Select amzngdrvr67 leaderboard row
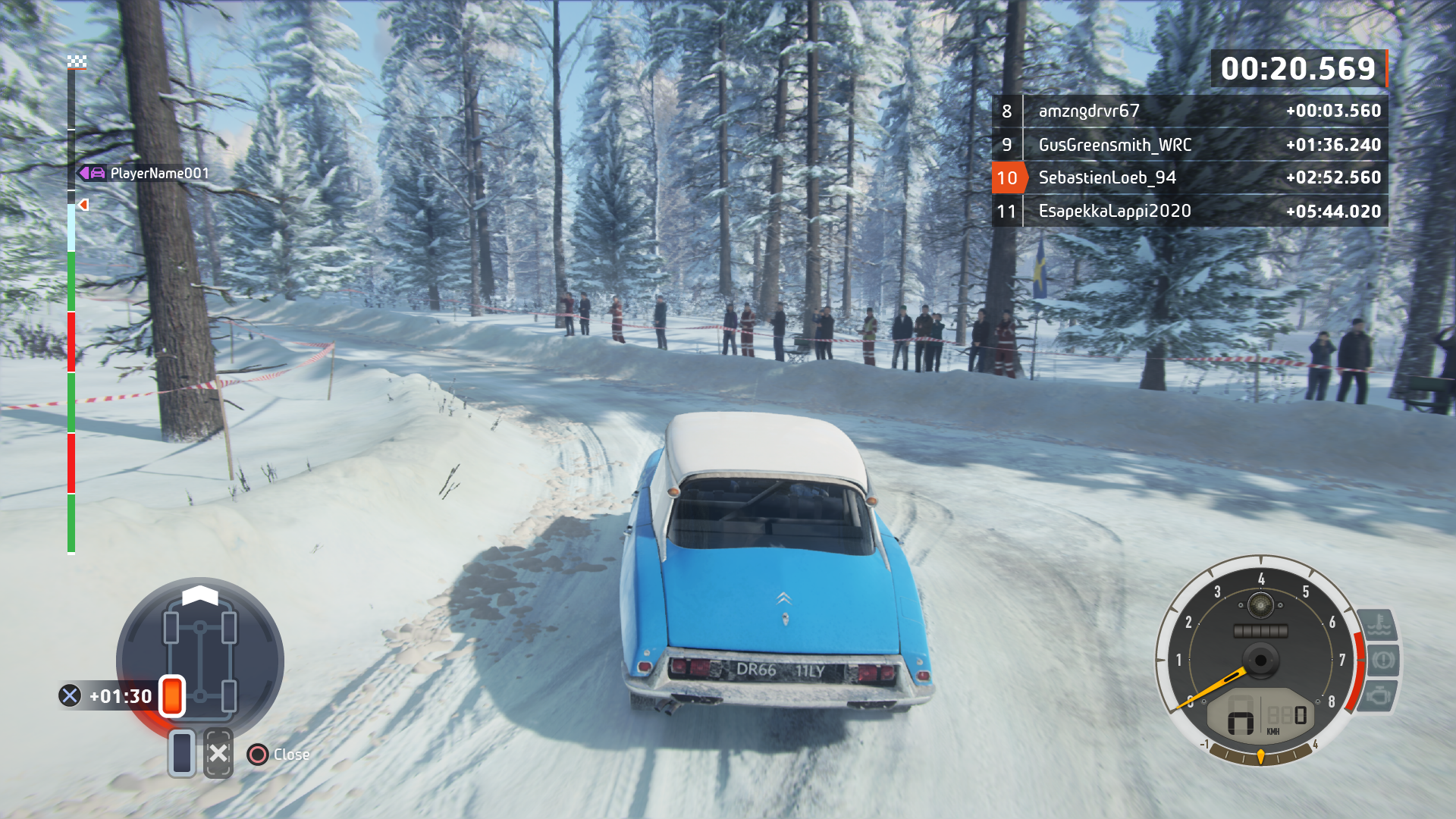Image resolution: width=1456 pixels, height=819 pixels. (1190, 111)
